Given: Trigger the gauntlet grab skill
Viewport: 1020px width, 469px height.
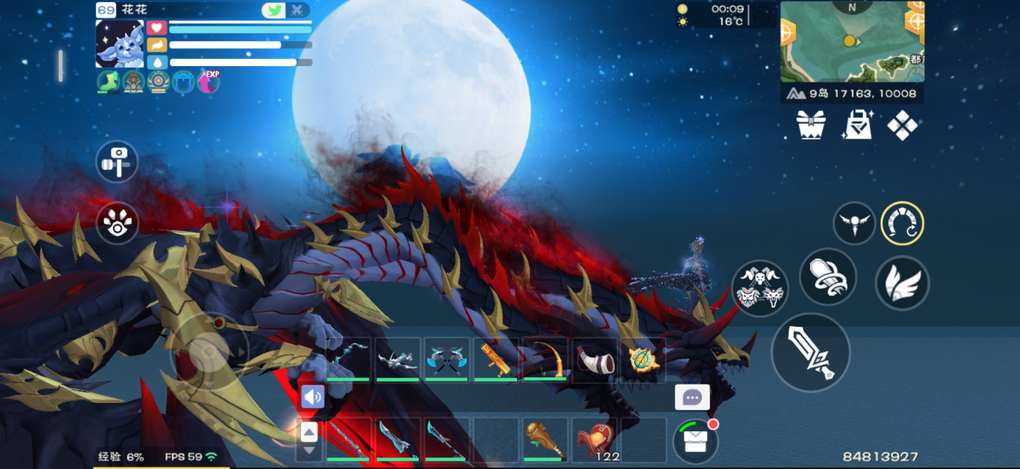Looking at the screenshot, I should (827, 277).
